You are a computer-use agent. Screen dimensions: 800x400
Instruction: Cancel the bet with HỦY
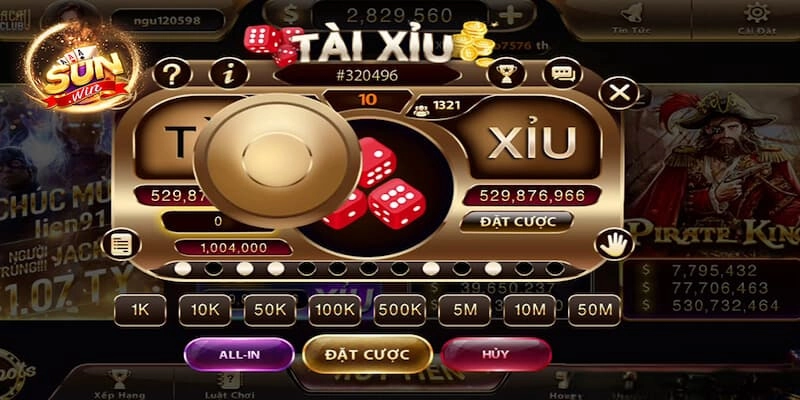click(x=495, y=353)
